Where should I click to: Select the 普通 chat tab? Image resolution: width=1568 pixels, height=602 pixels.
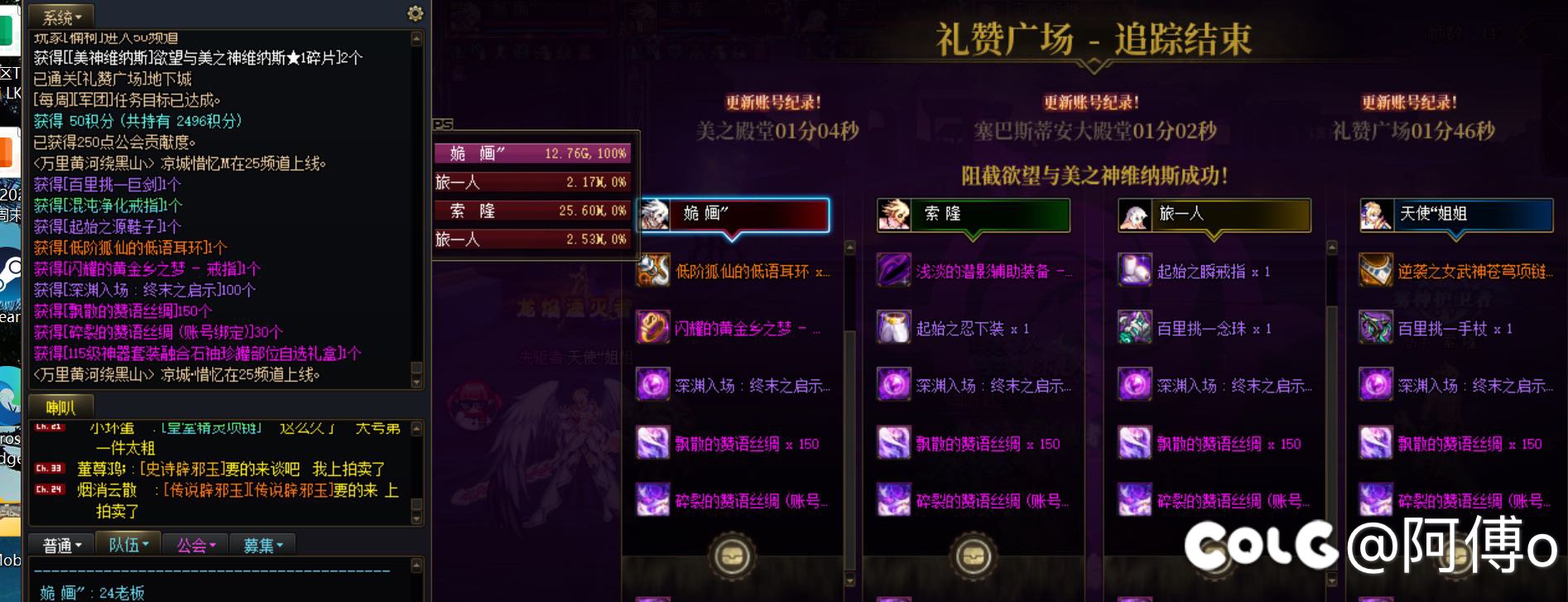(x=60, y=544)
